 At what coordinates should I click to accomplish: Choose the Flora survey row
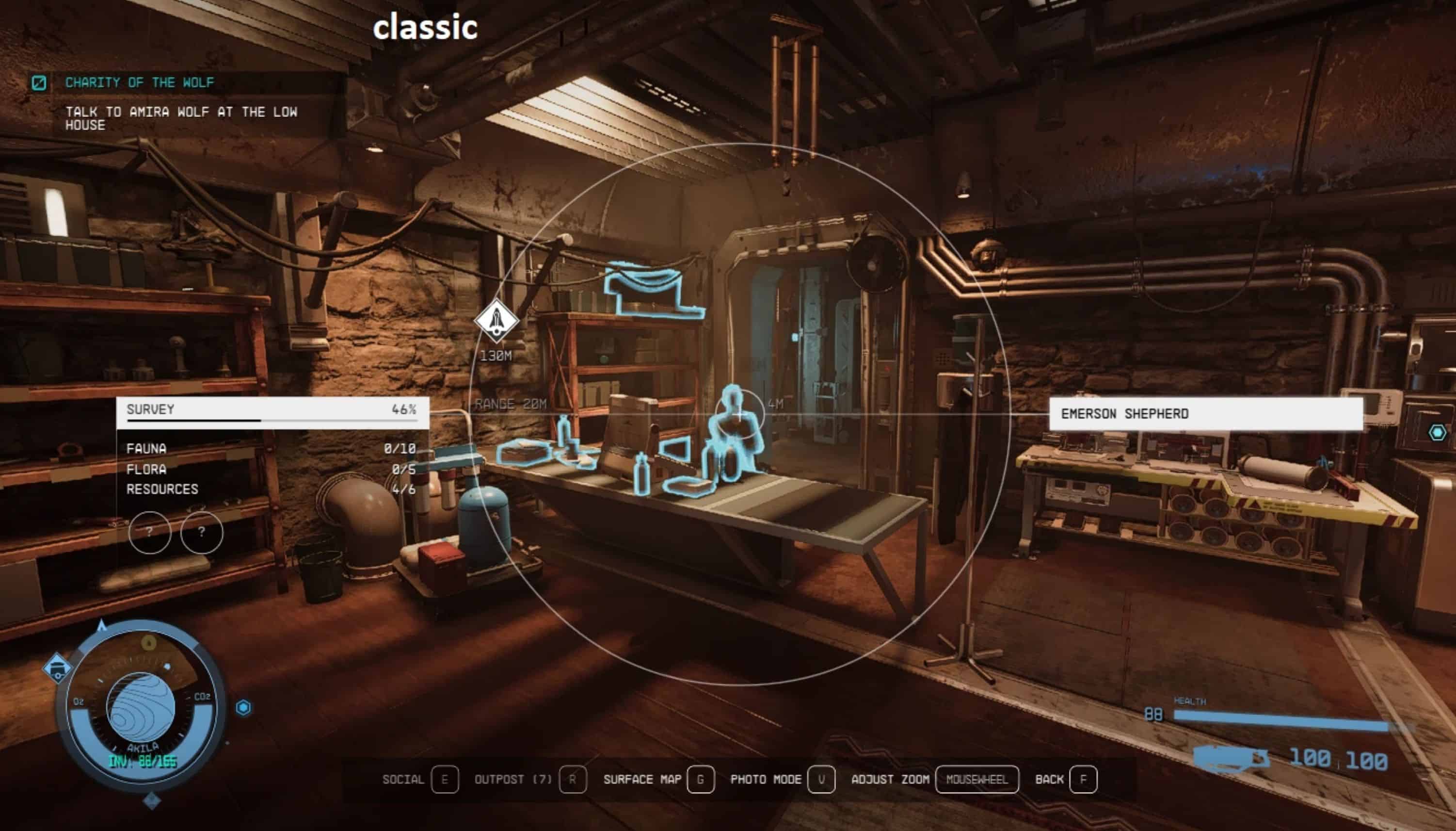point(271,469)
